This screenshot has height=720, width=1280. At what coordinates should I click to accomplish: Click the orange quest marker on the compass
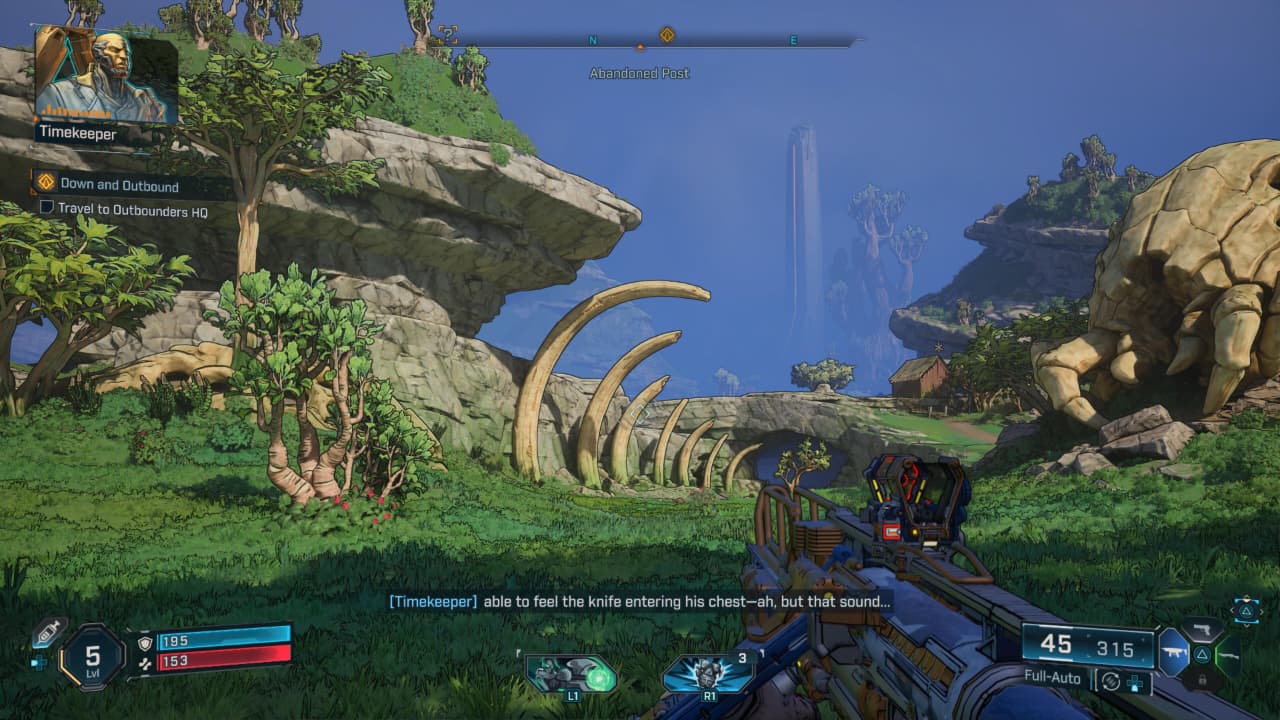point(667,35)
